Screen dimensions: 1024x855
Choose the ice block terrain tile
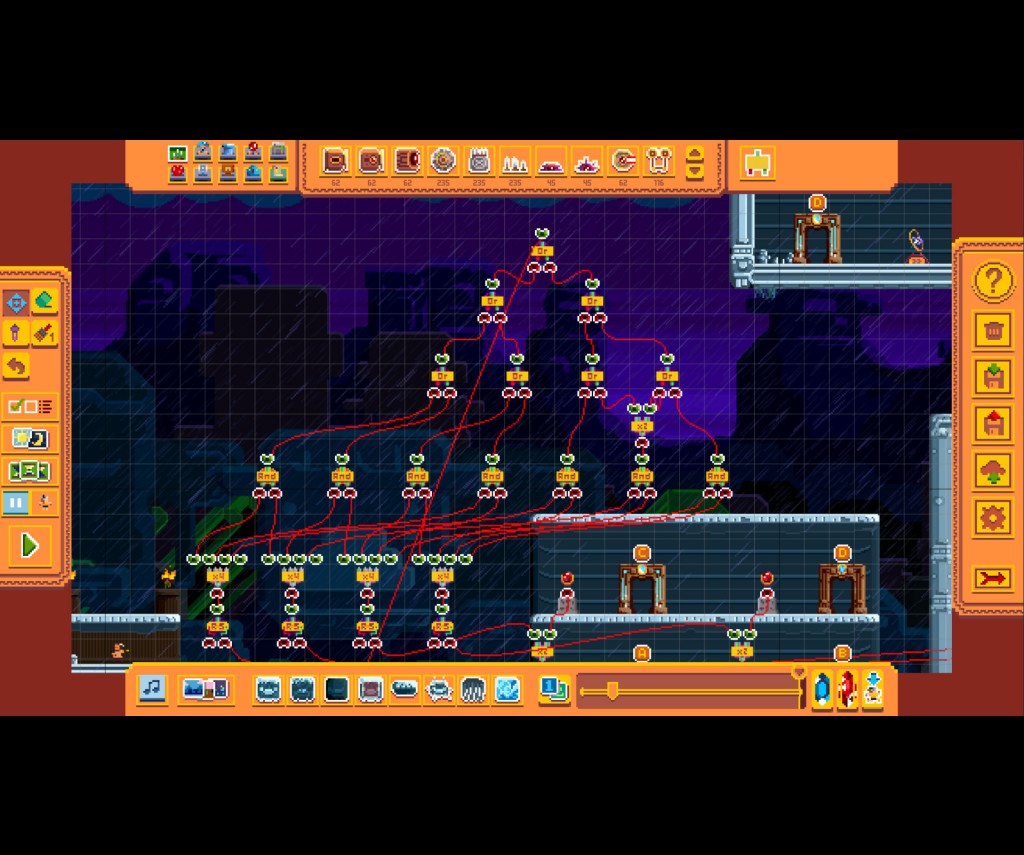[507, 689]
